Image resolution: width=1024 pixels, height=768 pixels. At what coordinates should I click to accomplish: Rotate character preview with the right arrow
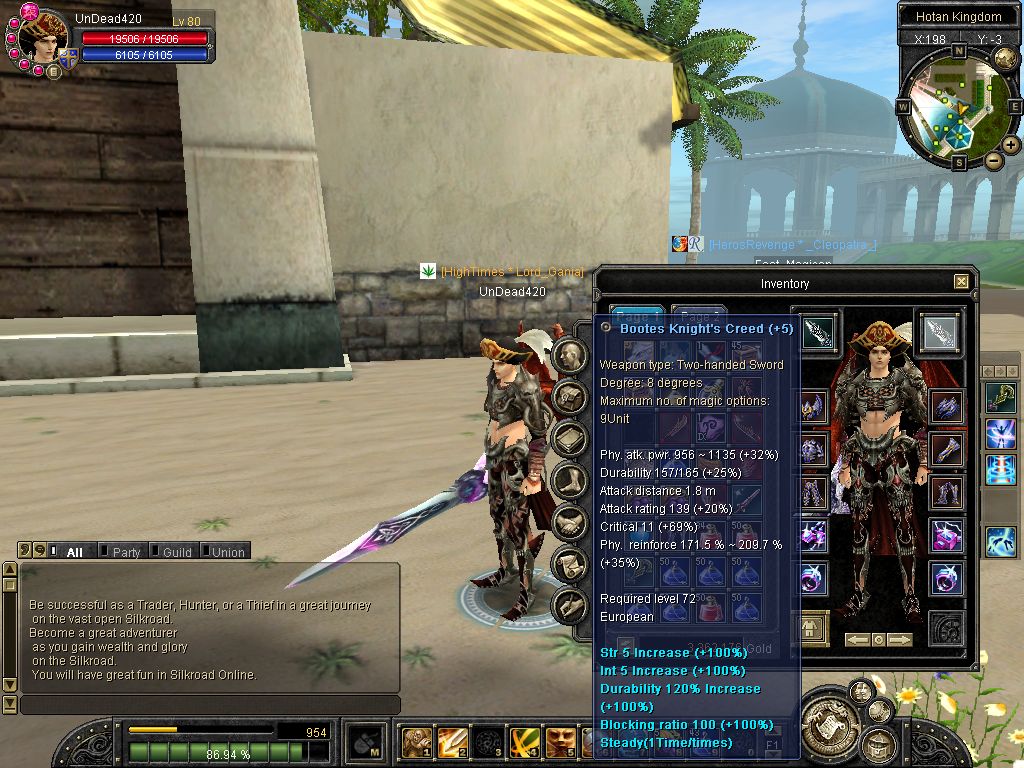(x=900, y=639)
